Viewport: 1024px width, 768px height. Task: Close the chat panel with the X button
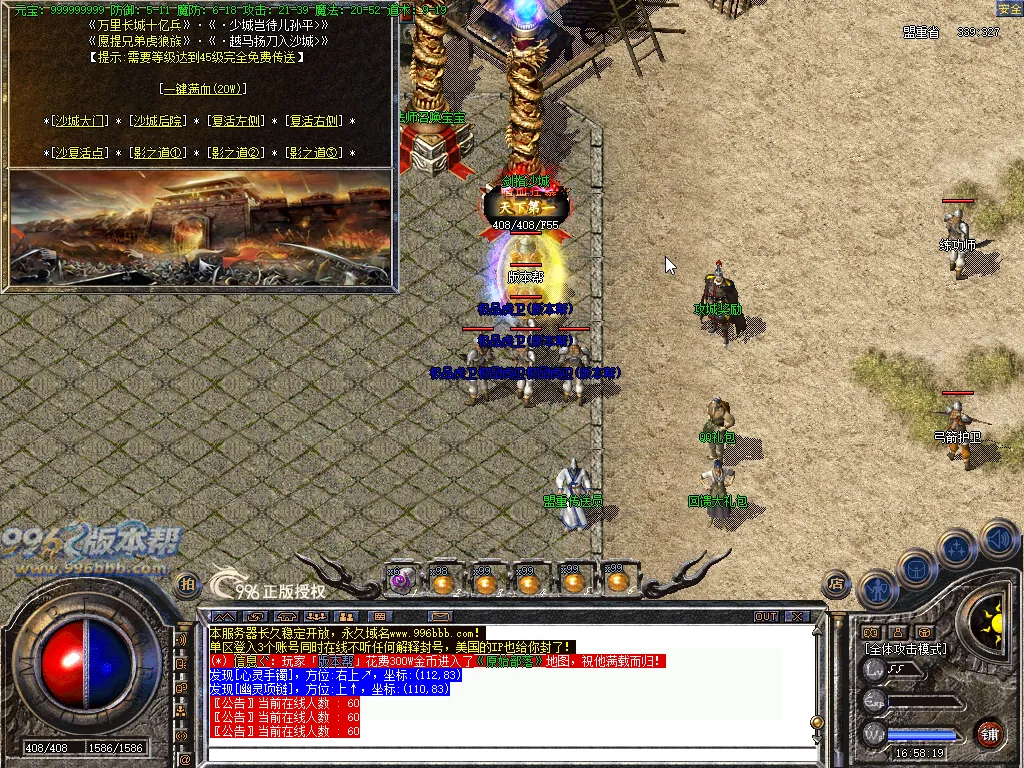click(796, 616)
